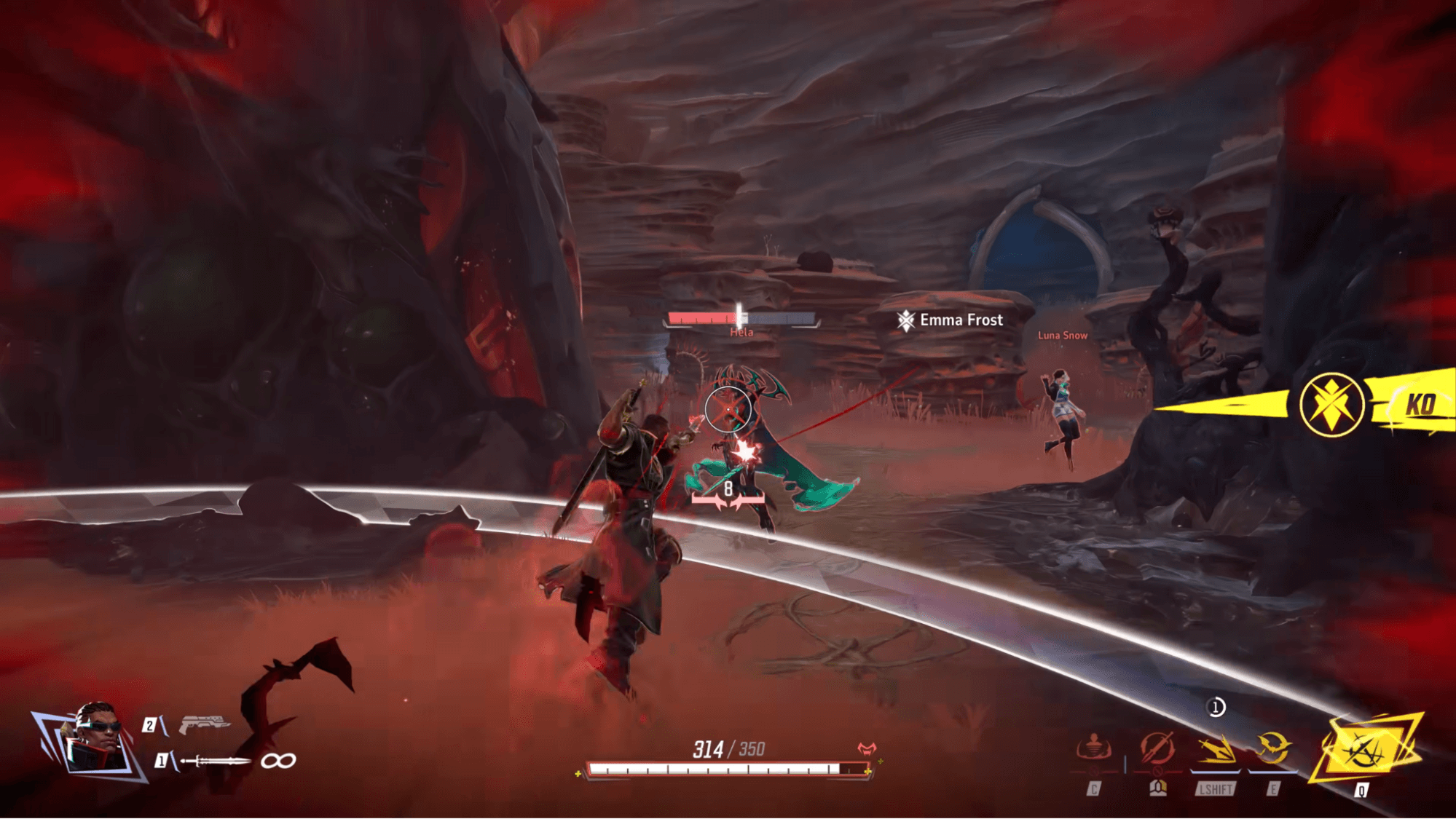Click the shotgun weapon icon in slot 2
Viewport: 1456px width, 819px height.
(205, 724)
